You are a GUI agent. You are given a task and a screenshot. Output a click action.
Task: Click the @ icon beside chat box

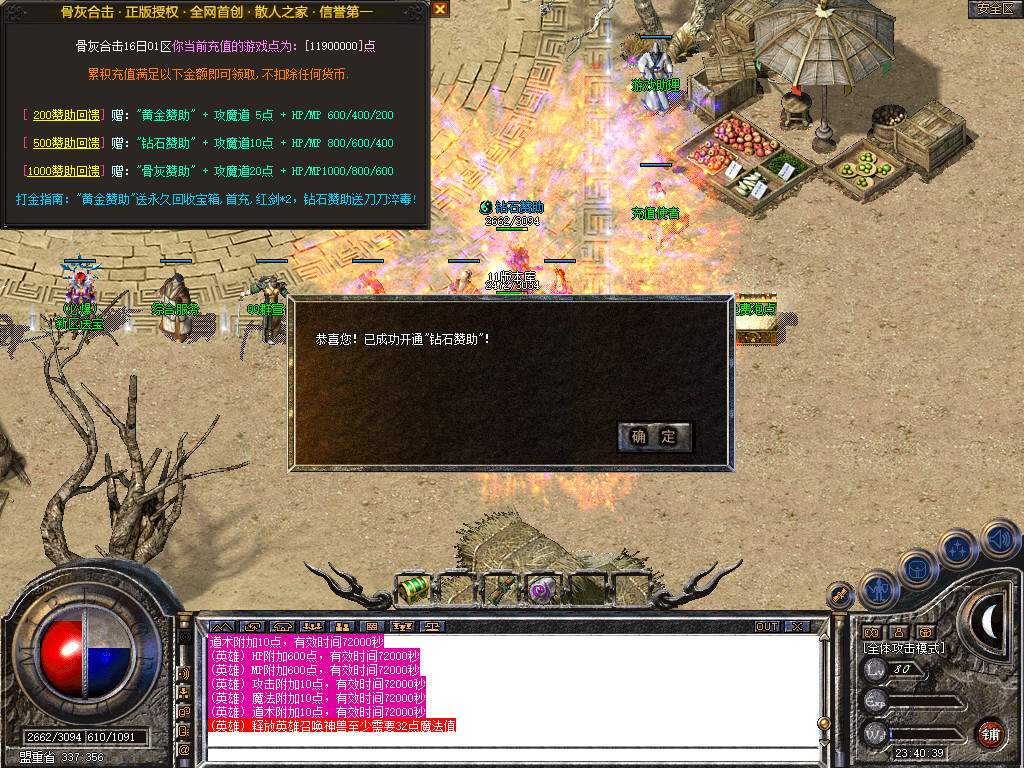(x=184, y=748)
